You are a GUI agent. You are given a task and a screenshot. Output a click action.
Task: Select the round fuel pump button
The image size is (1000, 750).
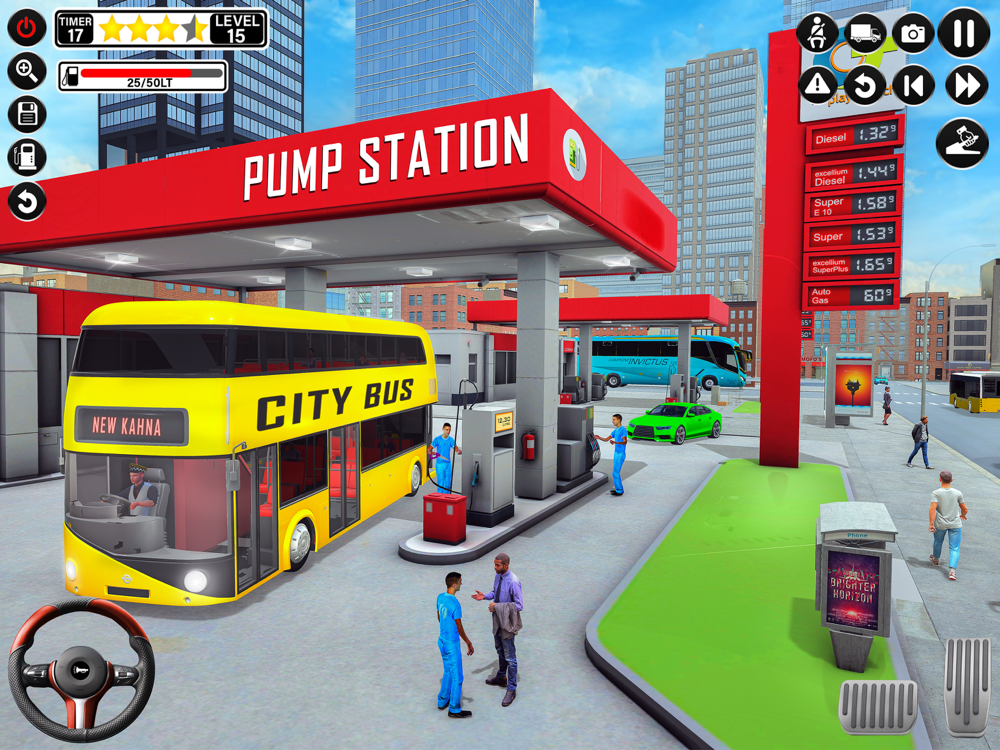(x=27, y=158)
